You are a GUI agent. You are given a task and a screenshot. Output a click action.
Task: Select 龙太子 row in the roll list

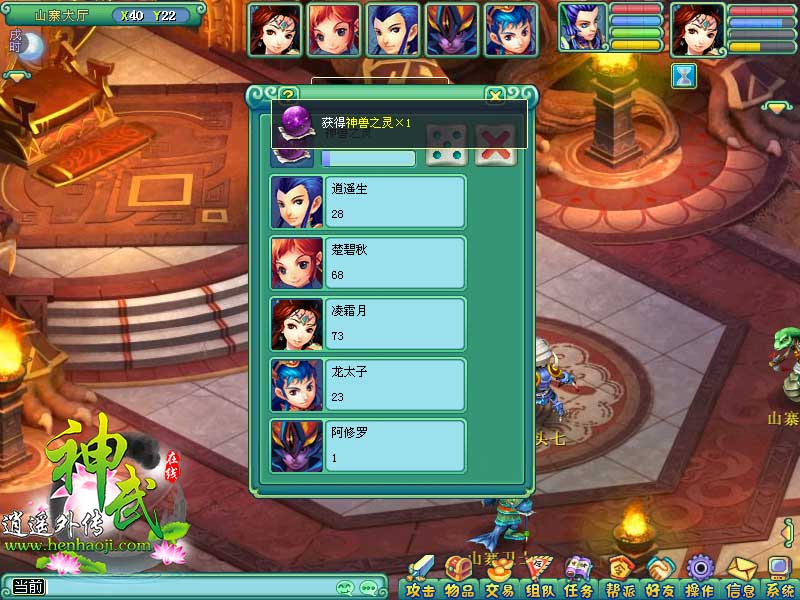(368, 386)
